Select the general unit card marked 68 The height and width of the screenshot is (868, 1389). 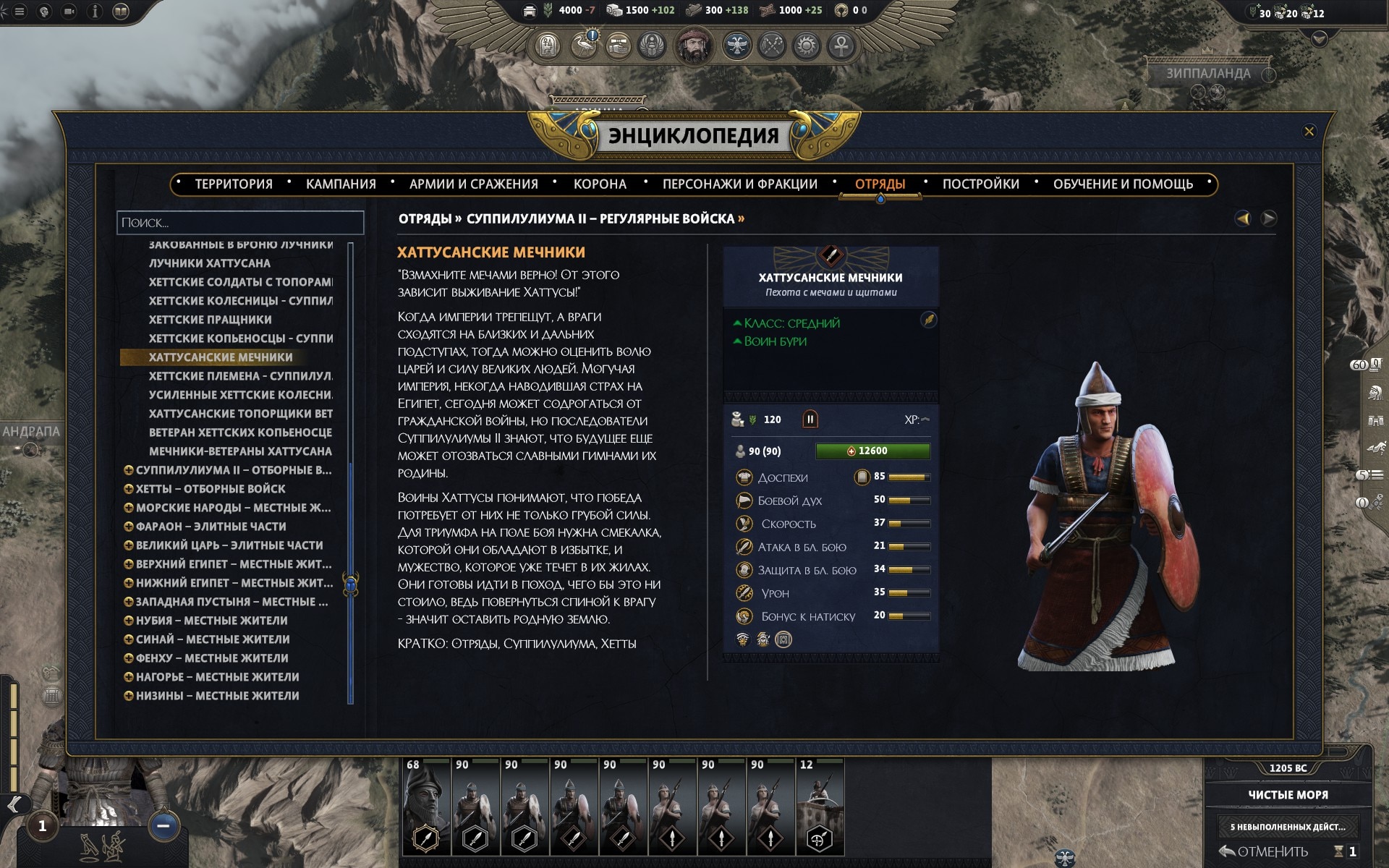(x=427, y=807)
